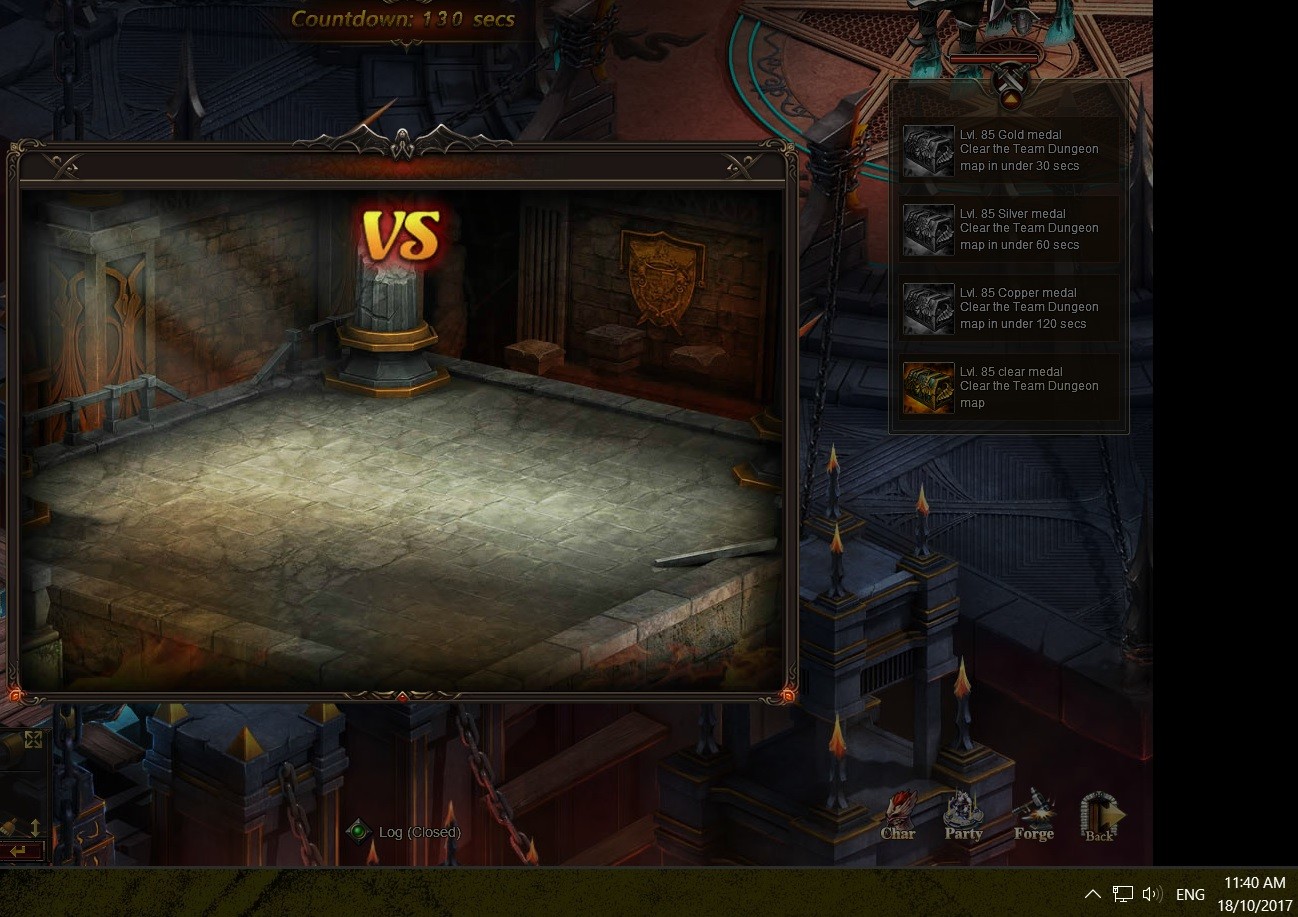
Task: Click the up-down arrows chat resize icon
Action: coord(35,827)
